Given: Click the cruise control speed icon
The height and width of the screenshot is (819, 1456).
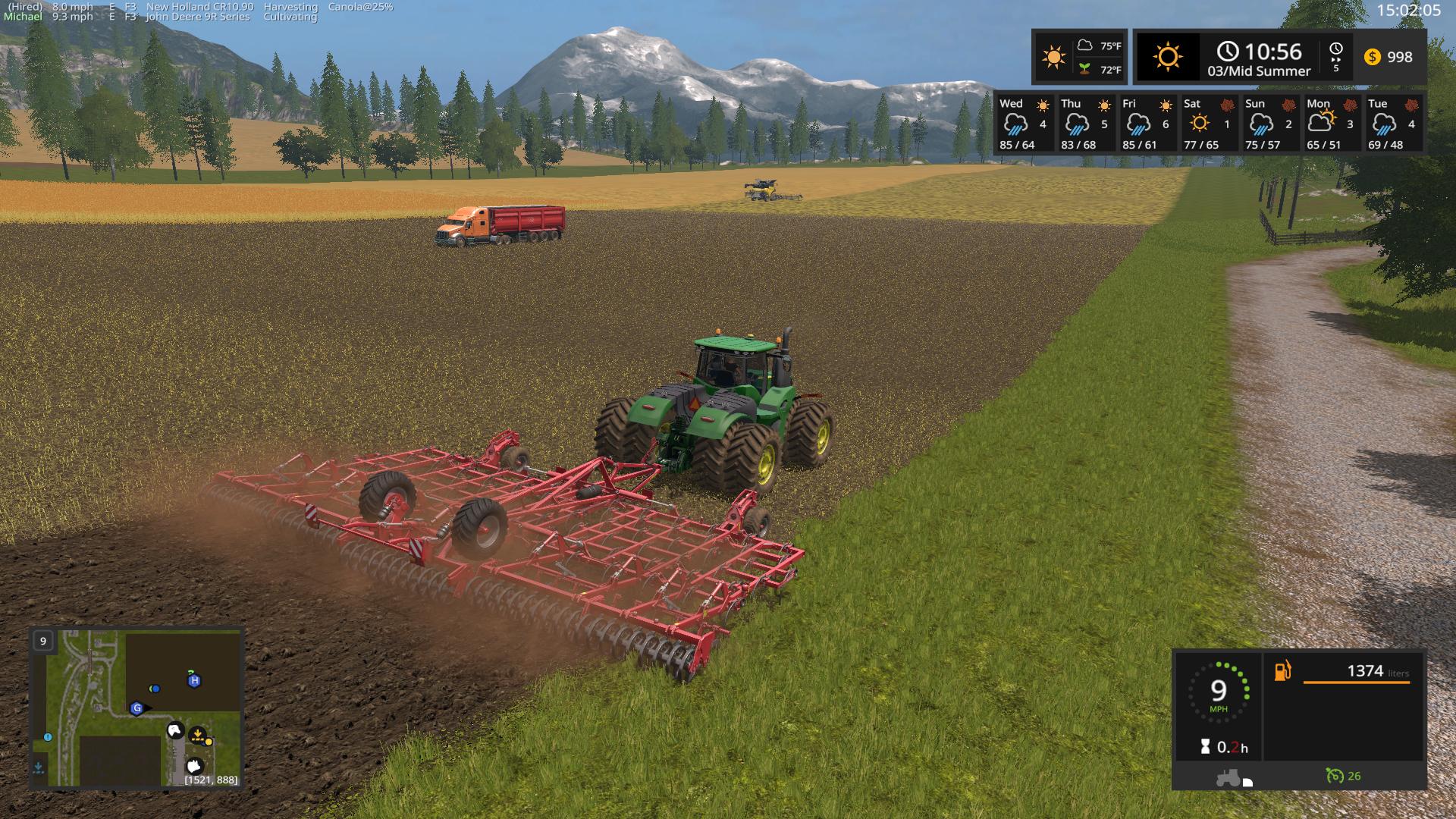Looking at the screenshot, I should coord(1335,776).
